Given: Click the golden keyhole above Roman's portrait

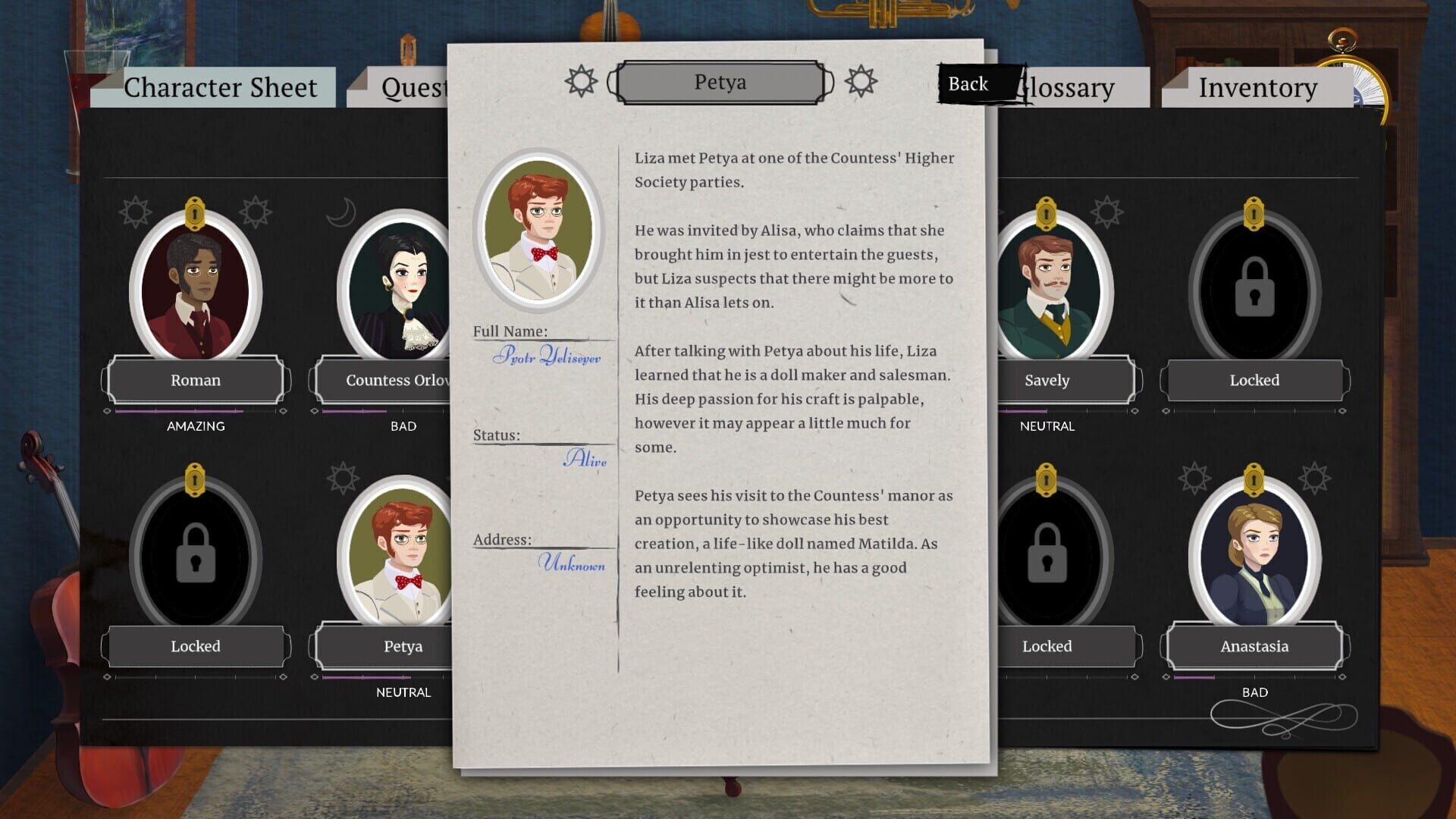Looking at the screenshot, I should pyautogui.click(x=195, y=212).
